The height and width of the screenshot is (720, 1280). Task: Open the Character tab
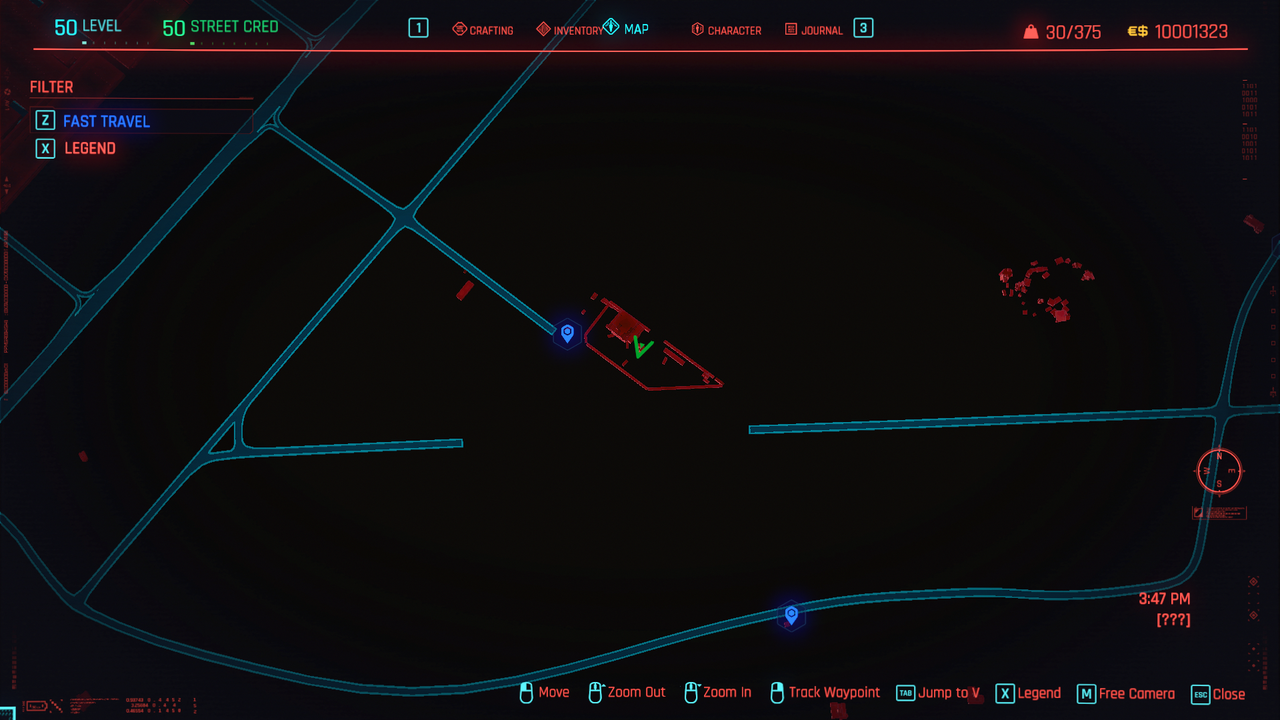(x=726, y=30)
